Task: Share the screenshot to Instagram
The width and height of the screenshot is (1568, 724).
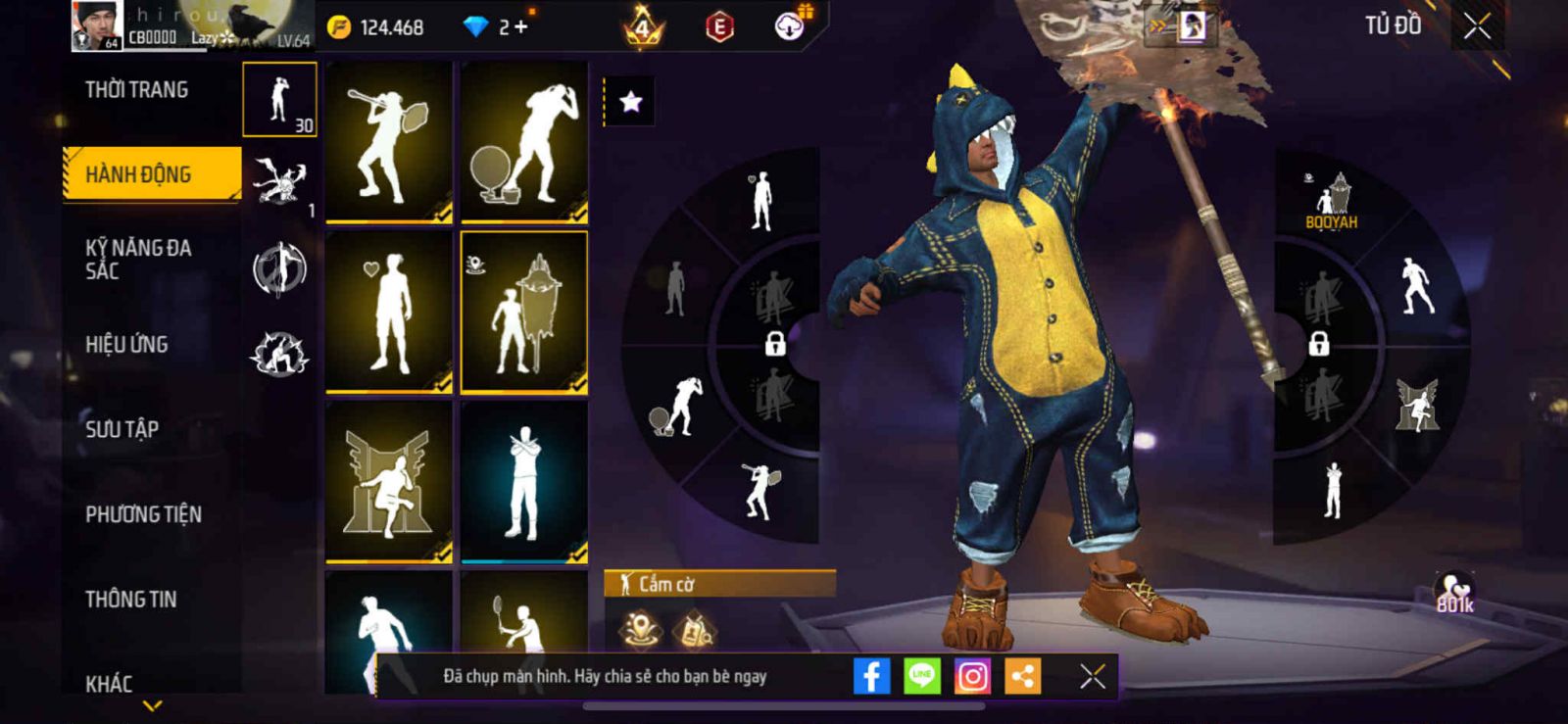Action: [x=972, y=676]
